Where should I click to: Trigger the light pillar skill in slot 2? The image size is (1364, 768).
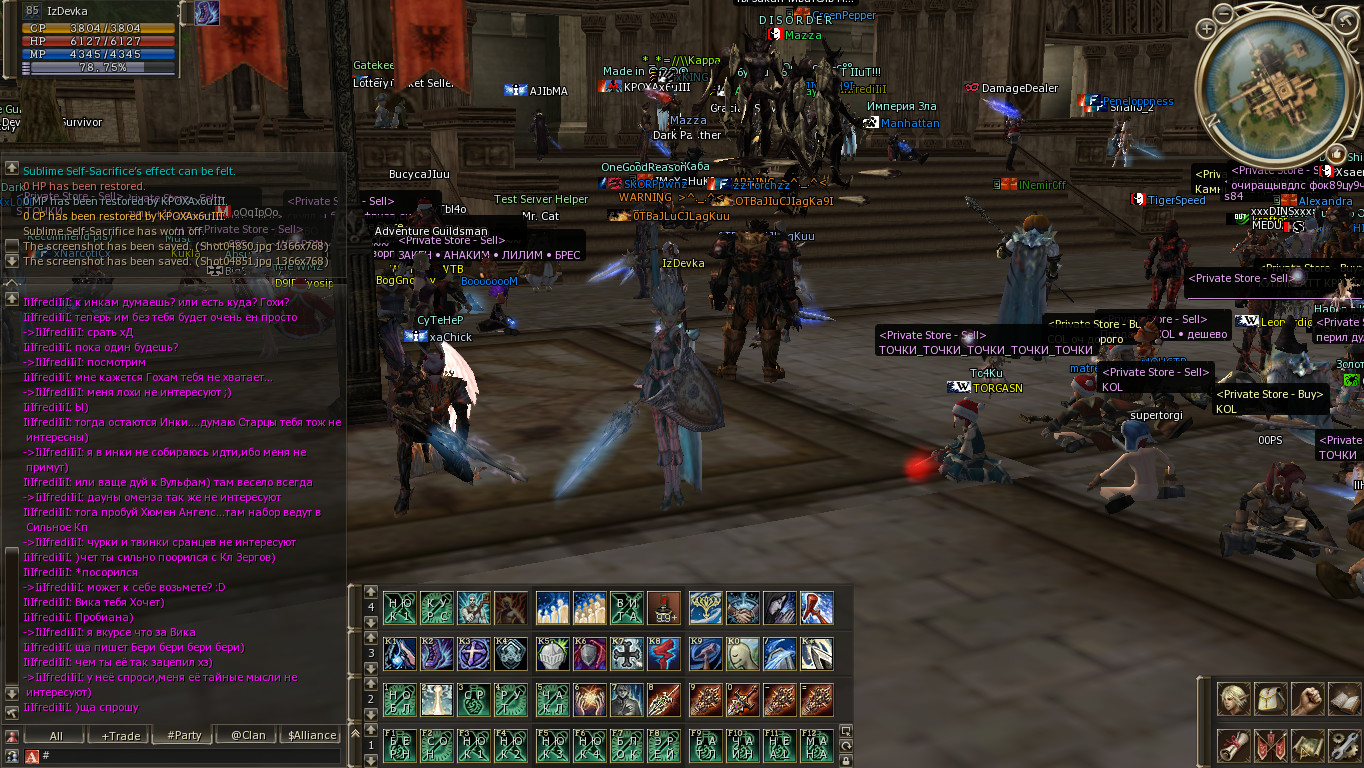point(436,700)
